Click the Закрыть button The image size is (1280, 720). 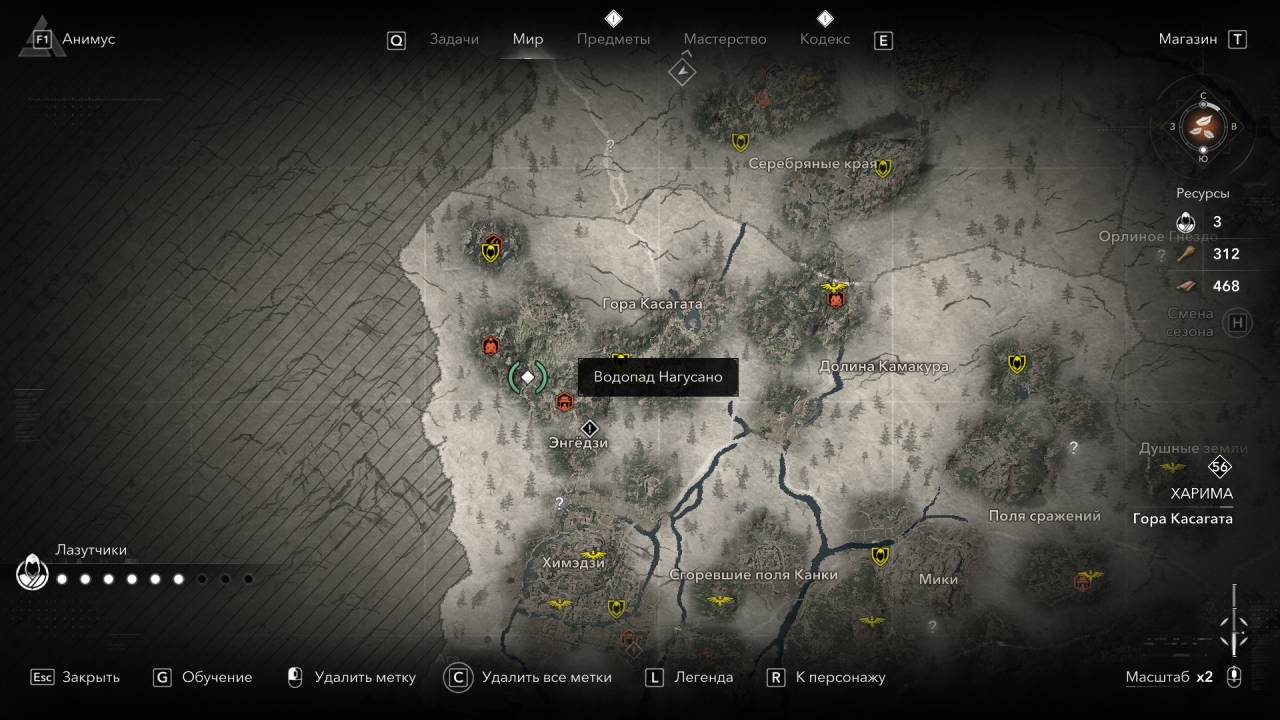tap(76, 677)
